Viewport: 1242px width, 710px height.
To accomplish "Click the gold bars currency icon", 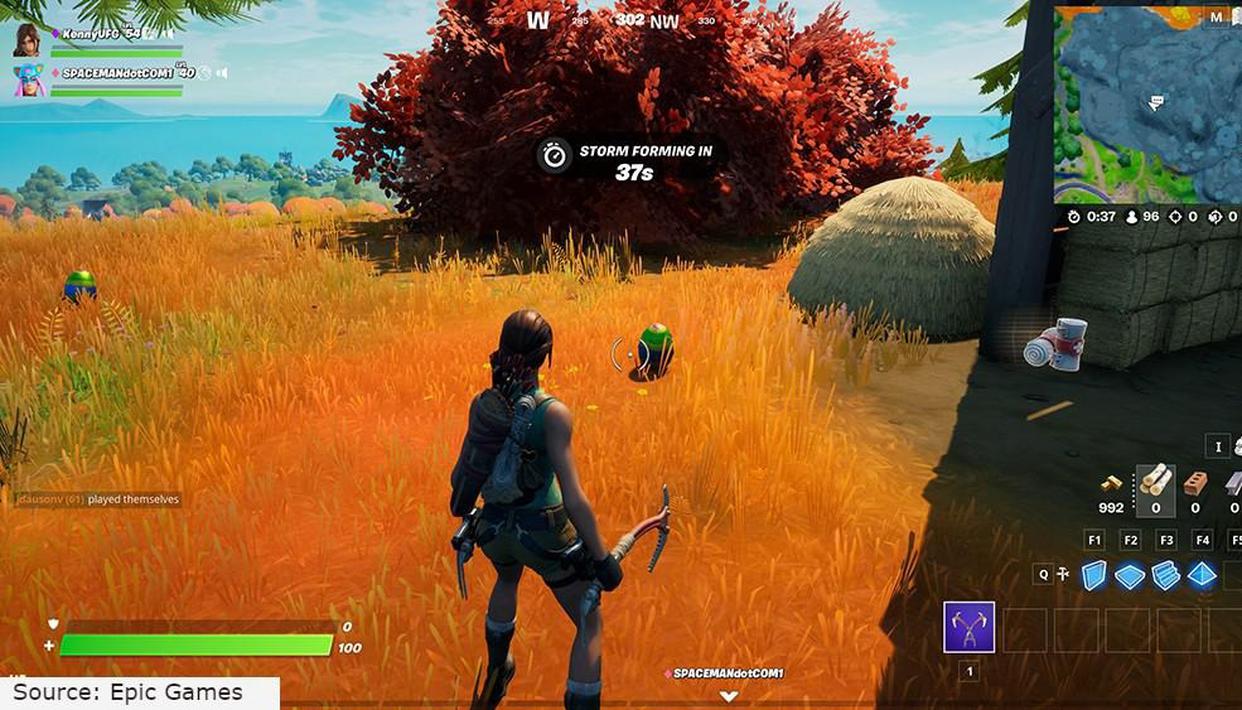I will [x=1111, y=484].
